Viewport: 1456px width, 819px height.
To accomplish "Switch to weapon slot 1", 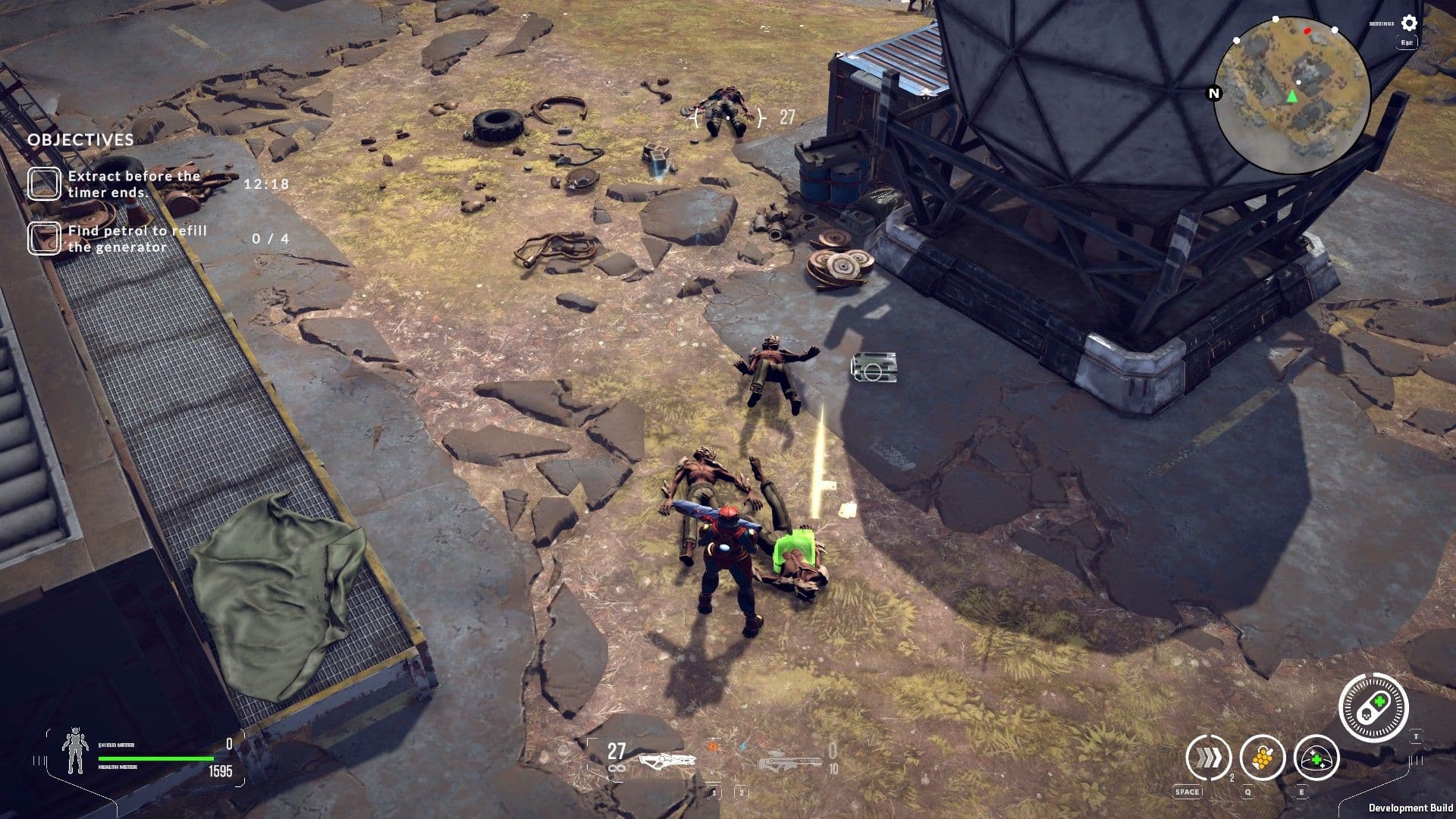I will tap(714, 792).
